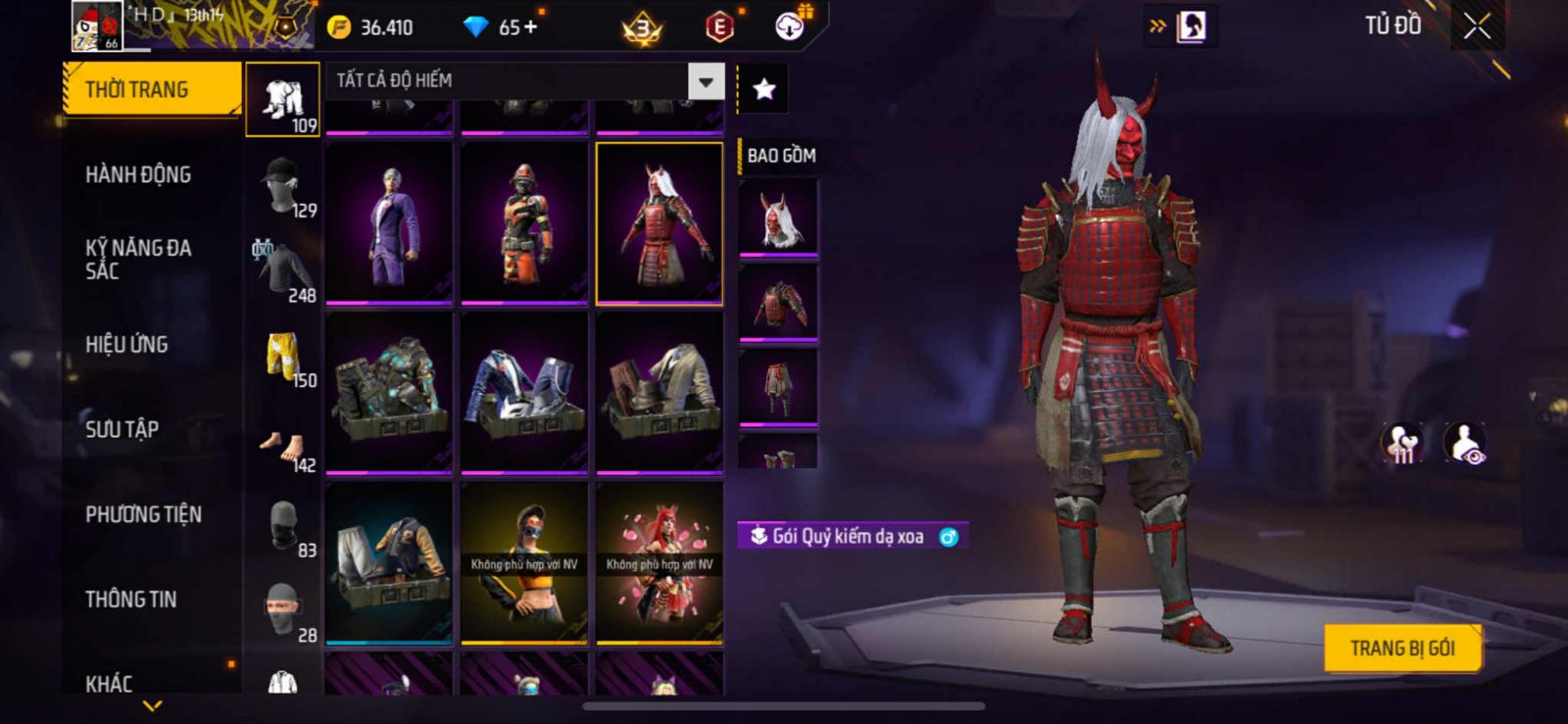Image resolution: width=1568 pixels, height=724 pixels.
Task: Open the PHƯƠNG TIỆN category
Action: [x=143, y=514]
